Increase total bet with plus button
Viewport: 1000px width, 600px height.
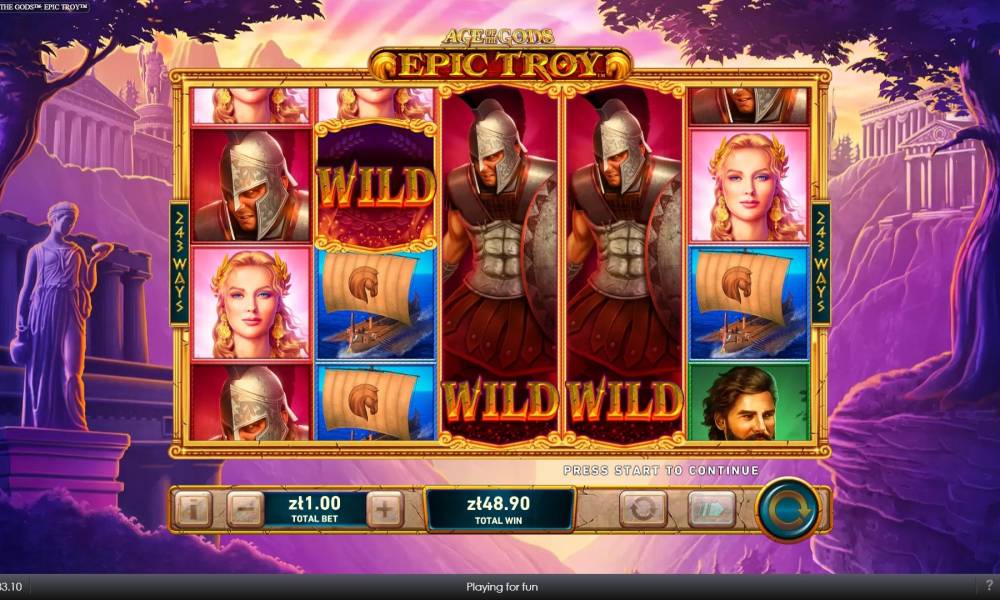pyautogui.click(x=385, y=510)
